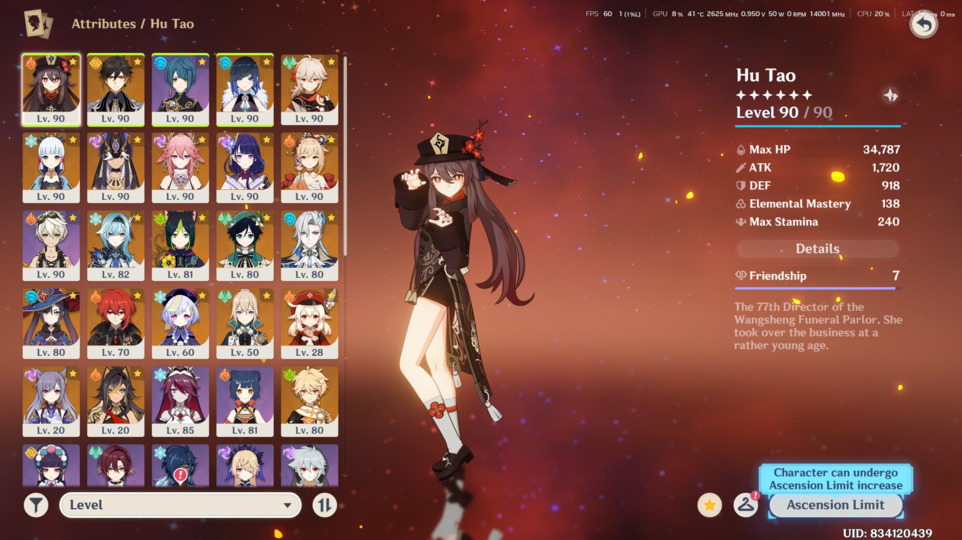Open the Details stat panel
This screenshot has width=962, height=540.
coord(817,249)
